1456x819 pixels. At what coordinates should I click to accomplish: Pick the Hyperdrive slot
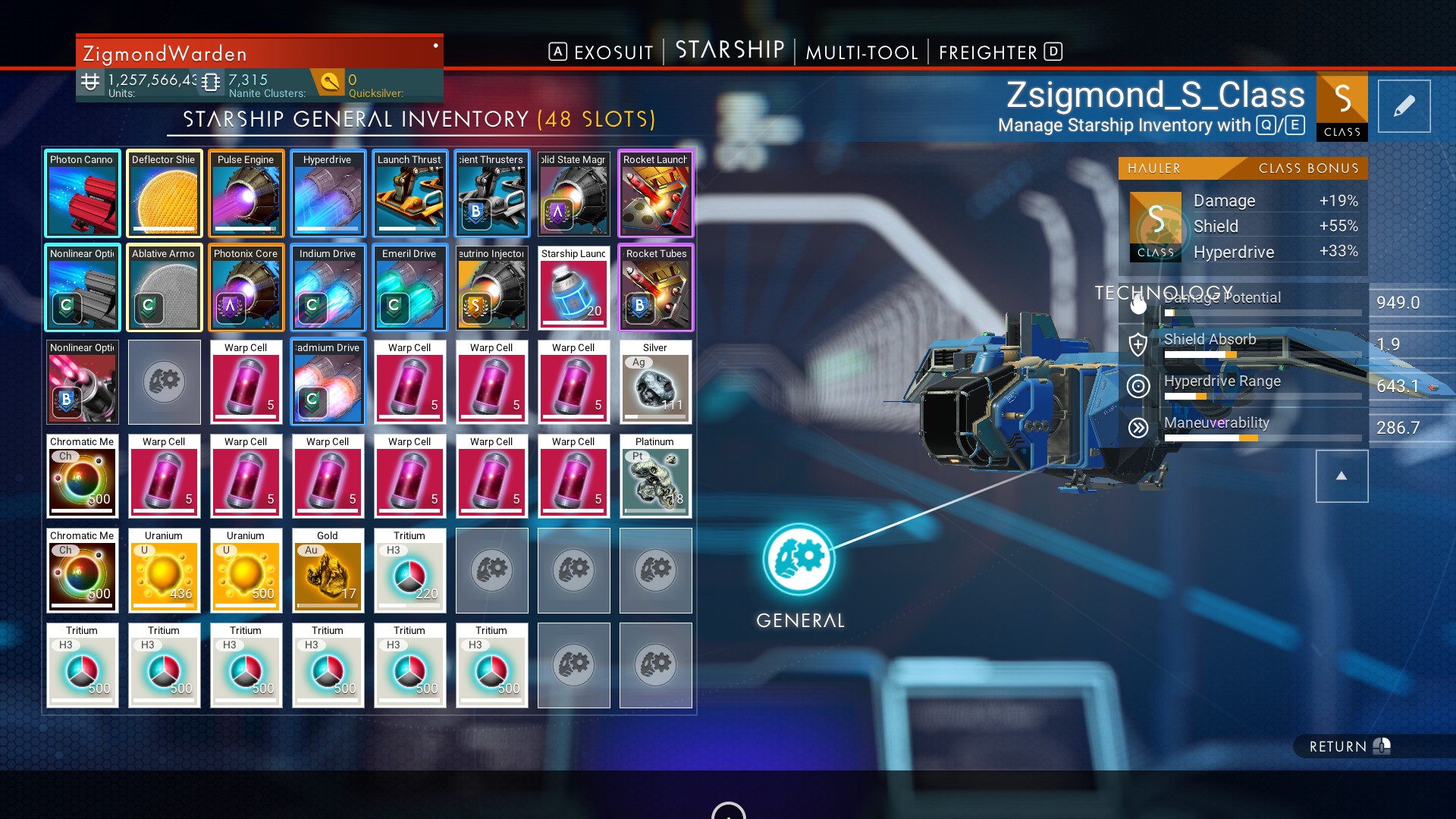click(x=328, y=194)
